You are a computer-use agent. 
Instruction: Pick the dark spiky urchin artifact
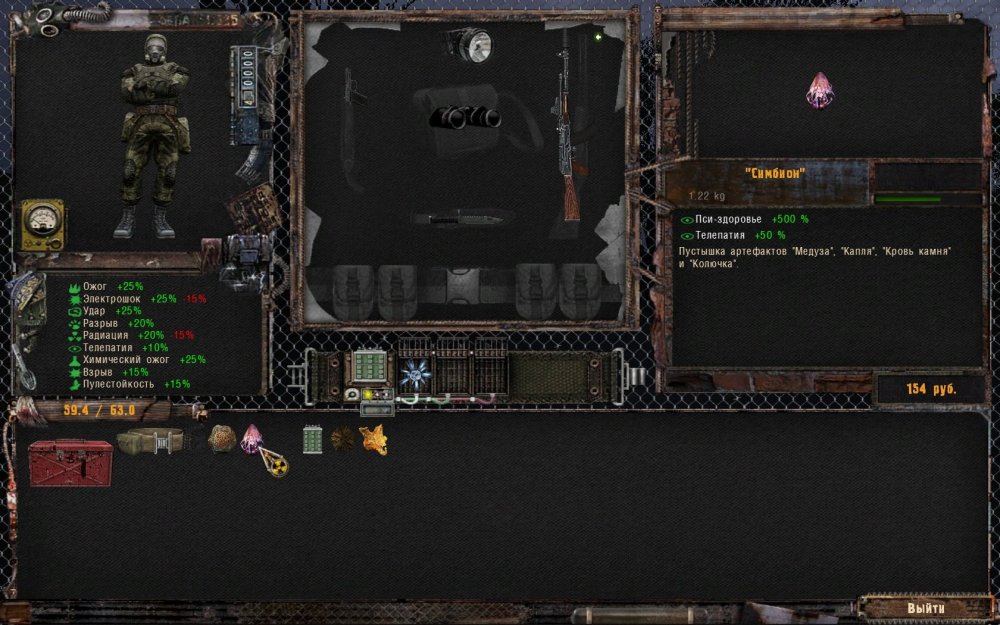click(343, 439)
